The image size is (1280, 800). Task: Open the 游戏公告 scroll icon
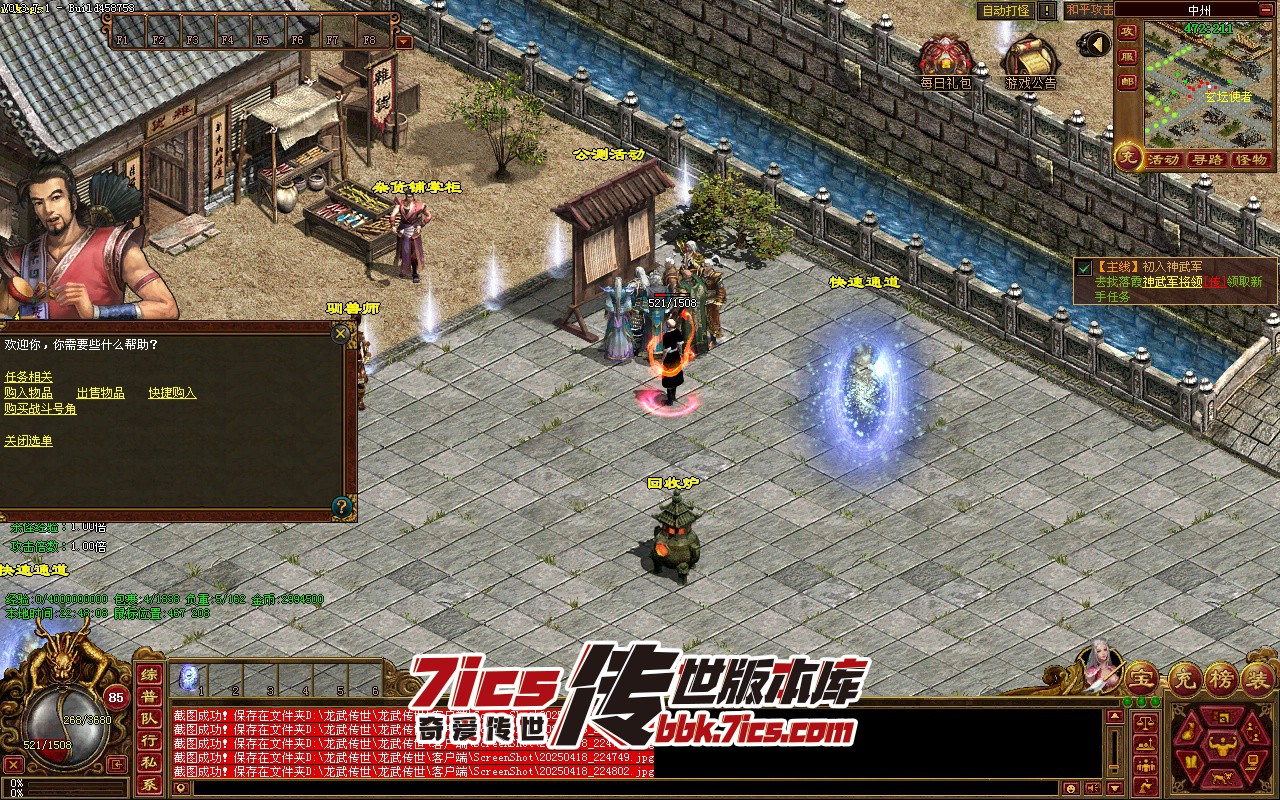pos(1030,62)
